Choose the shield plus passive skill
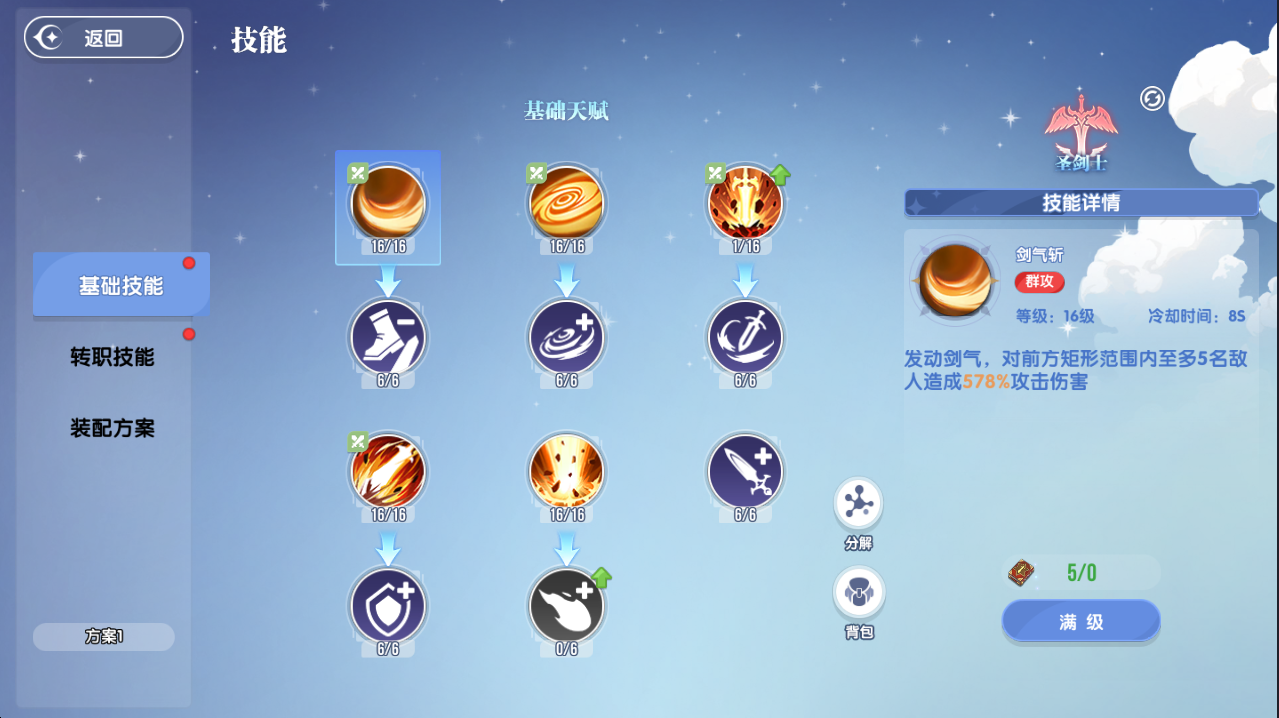 (388, 605)
